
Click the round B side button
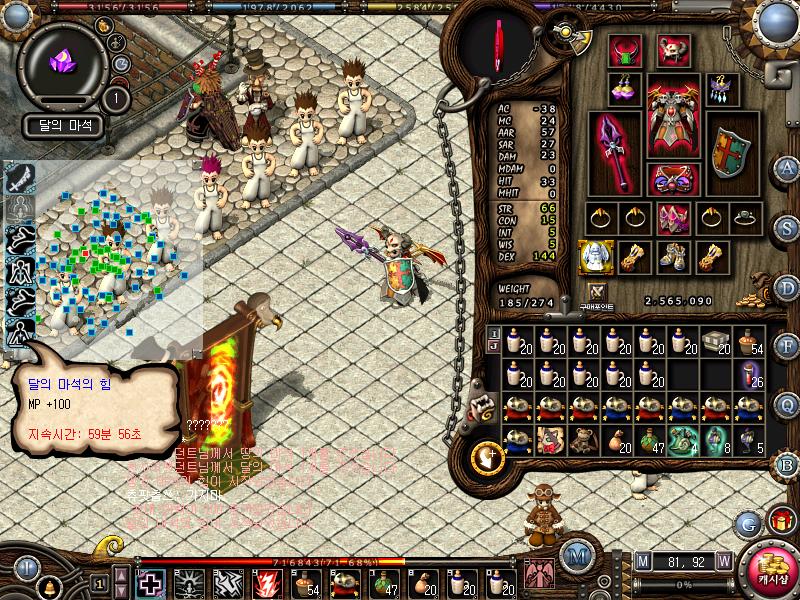coord(786,464)
